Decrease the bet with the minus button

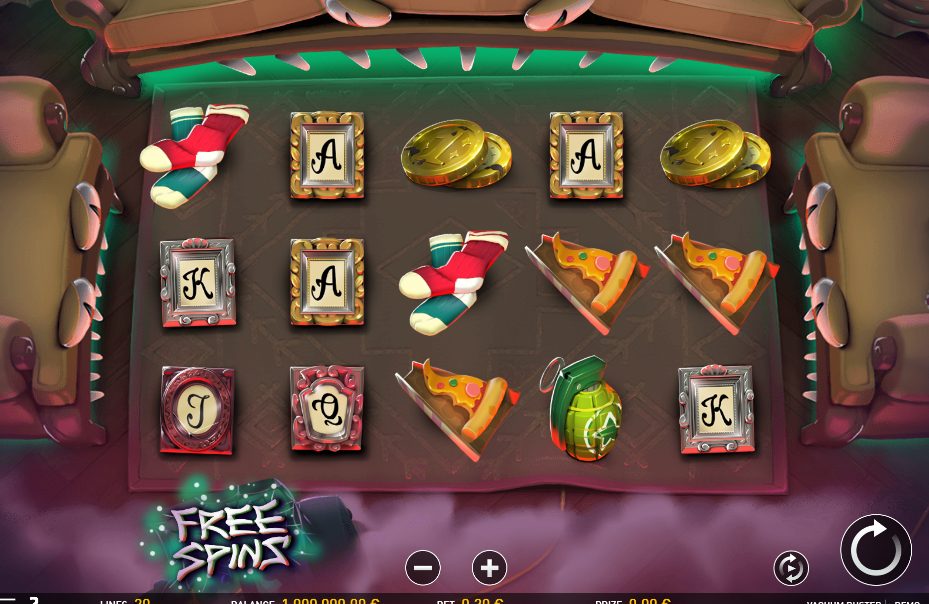click(x=423, y=568)
